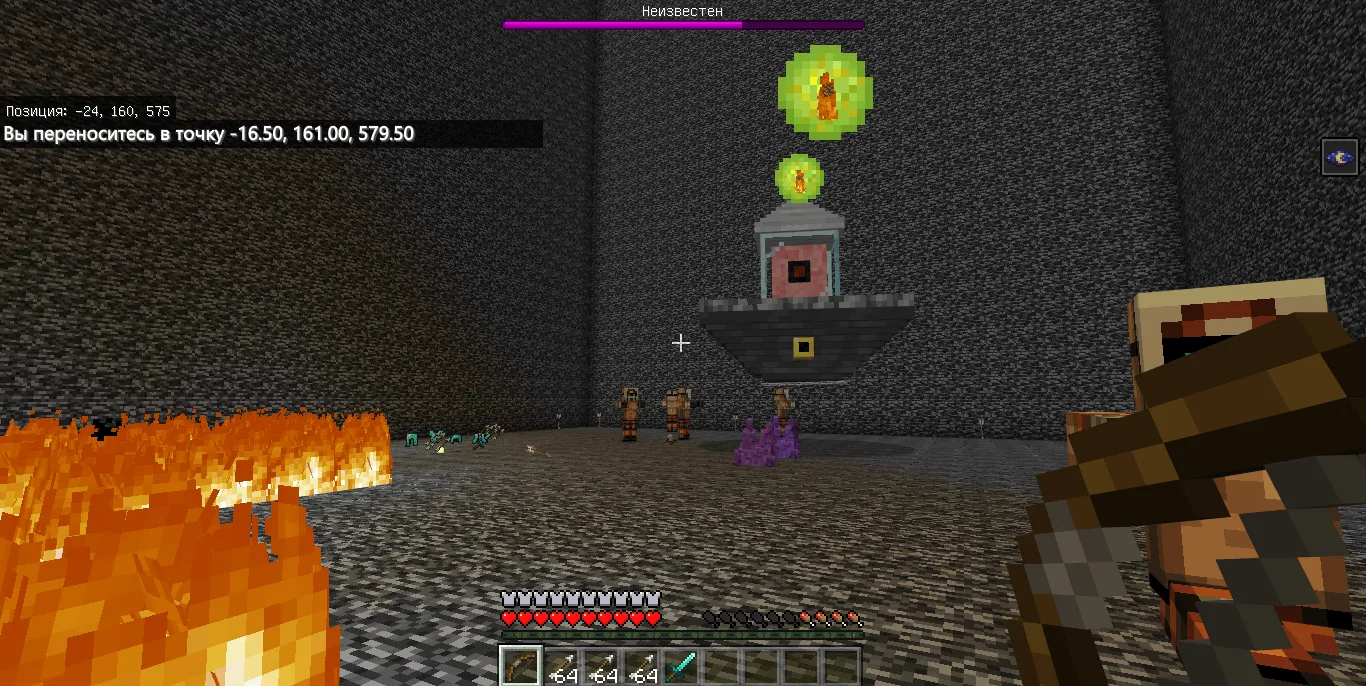1366x686 pixels.
Task: Select the bow in the hotbar
Action: coord(520,666)
